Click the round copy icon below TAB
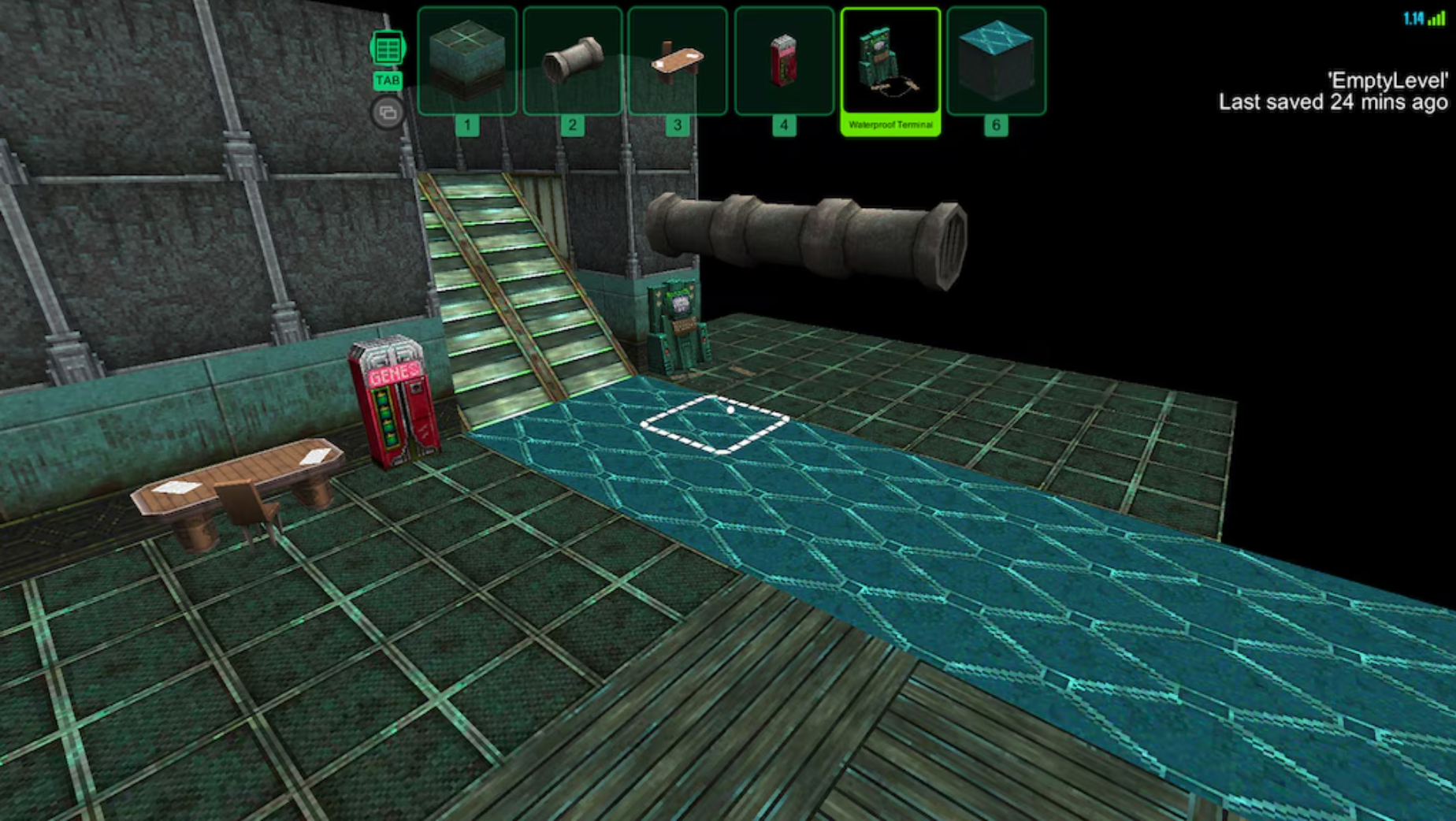 pos(387,113)
